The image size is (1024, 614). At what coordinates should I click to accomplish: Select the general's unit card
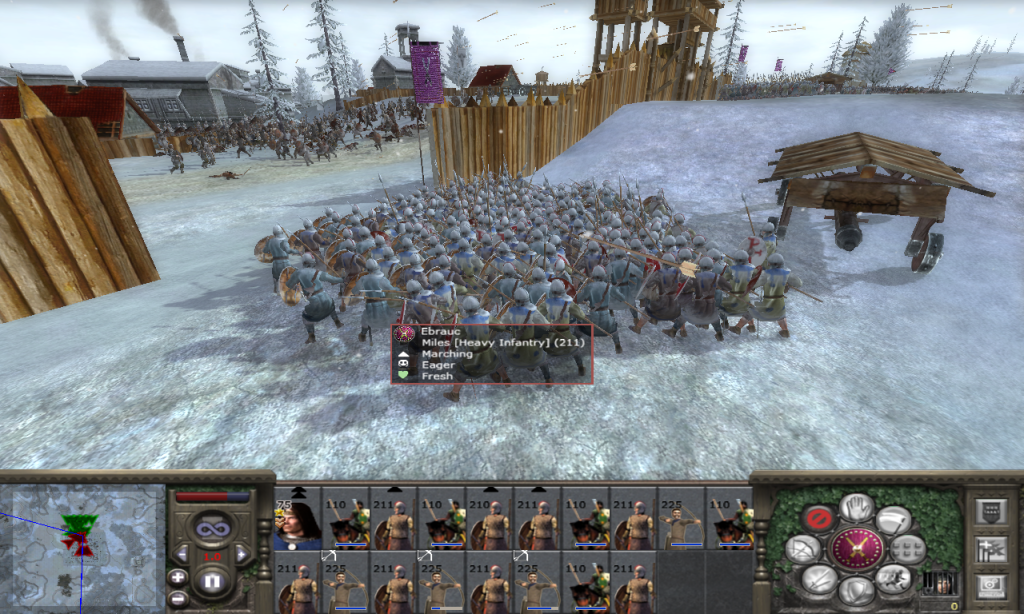tap(297, 518)
